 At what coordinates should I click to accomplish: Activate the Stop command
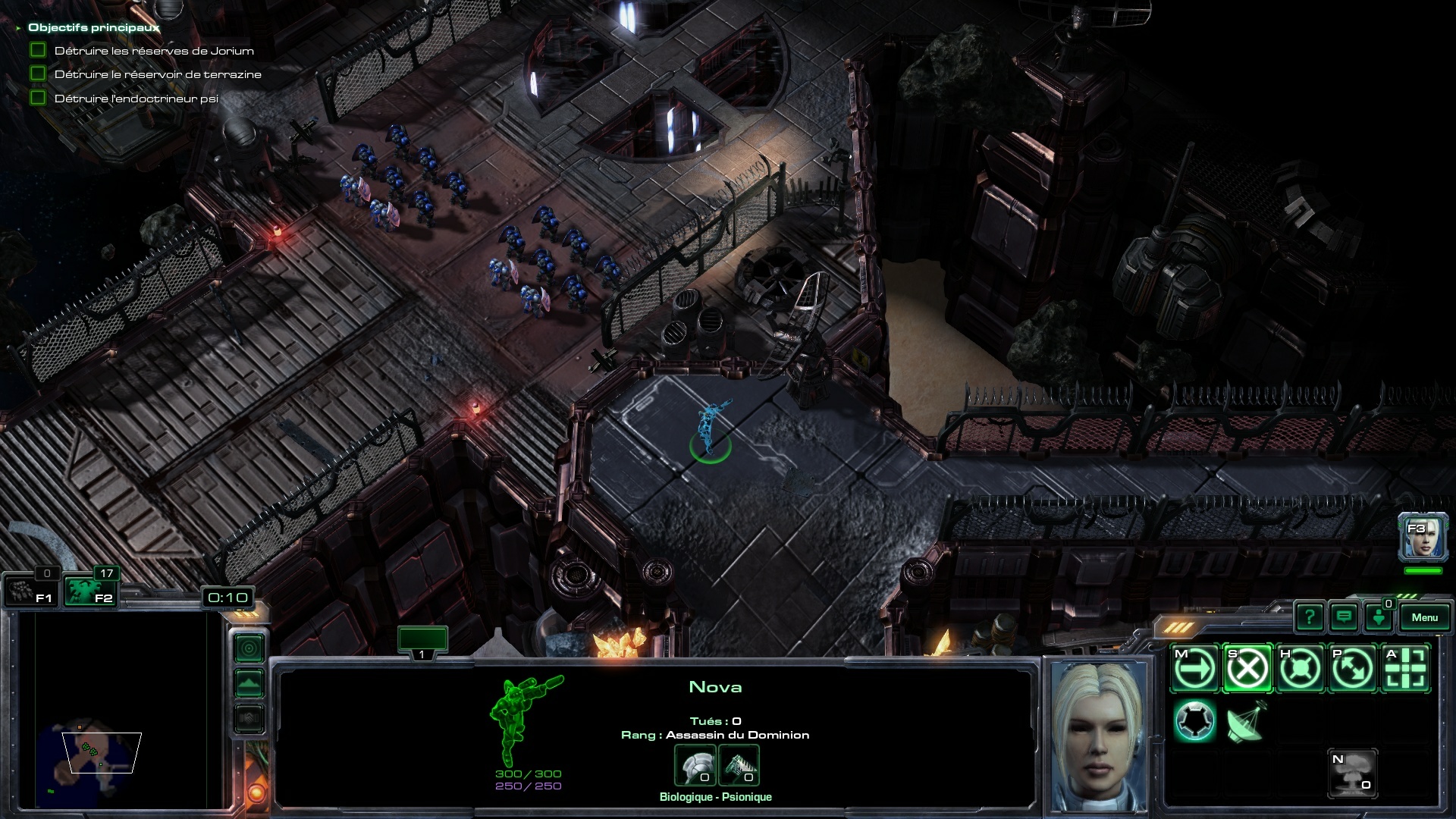pos(1247,669)
